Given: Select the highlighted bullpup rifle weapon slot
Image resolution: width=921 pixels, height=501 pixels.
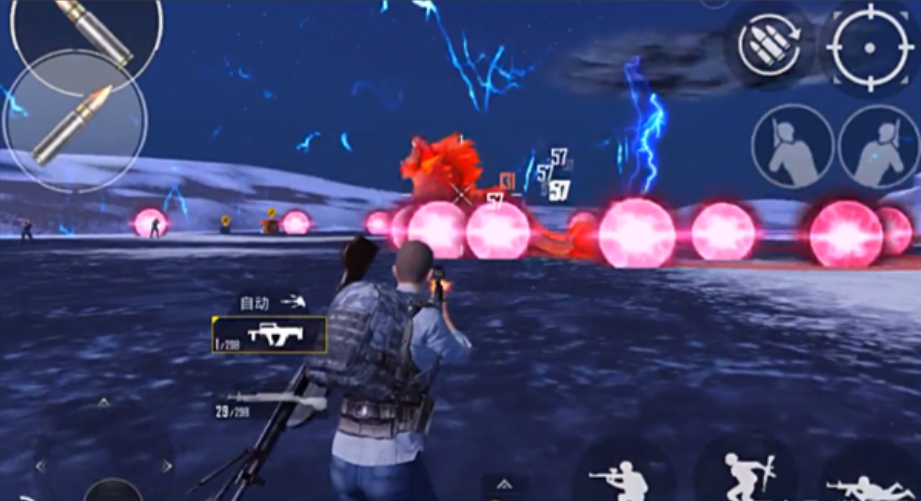Looking at the screenshot, I should tap(270, 334).
